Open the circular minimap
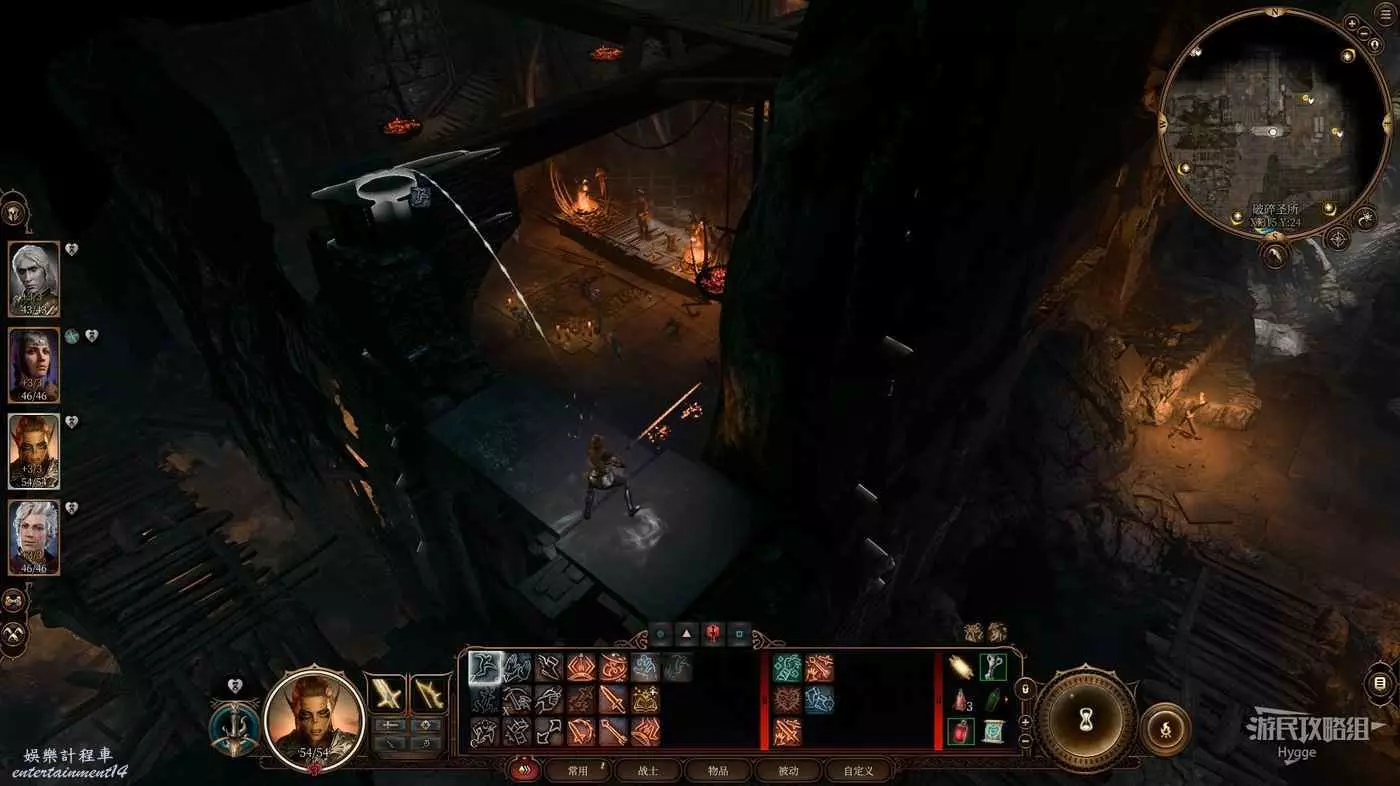This screenshot has height=786, width=1400. click(x=1273, y=121)
